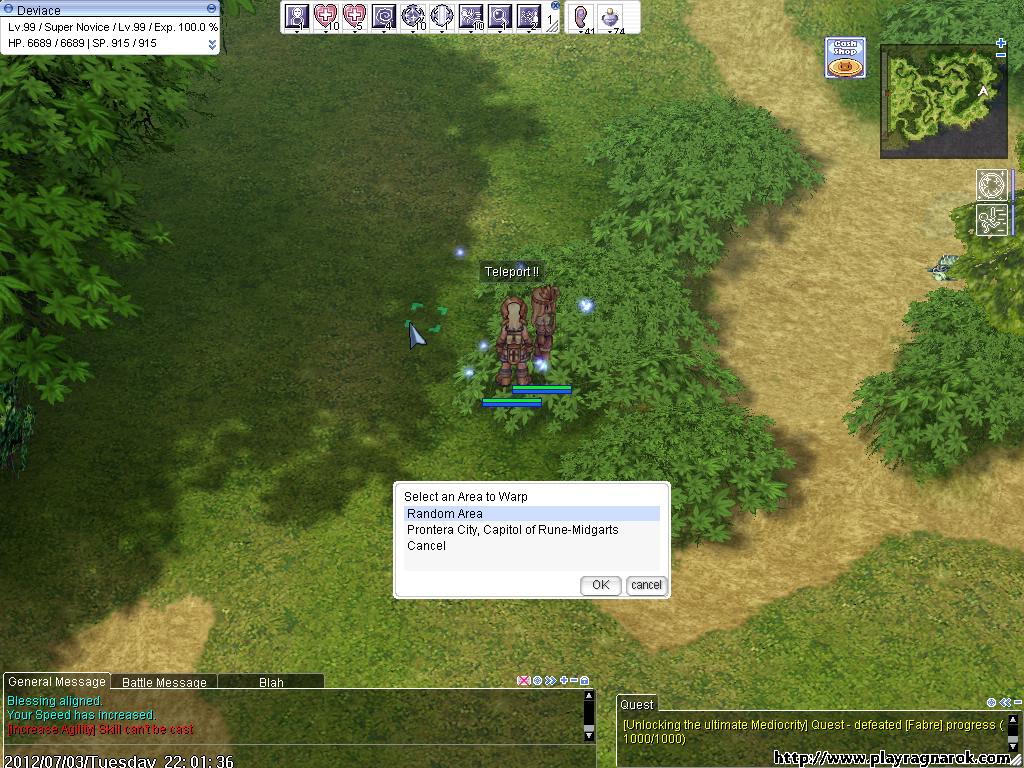Viewport: 1024px width, 768px height.
Task: Open the Cash Shop
Action: point(845,58)
